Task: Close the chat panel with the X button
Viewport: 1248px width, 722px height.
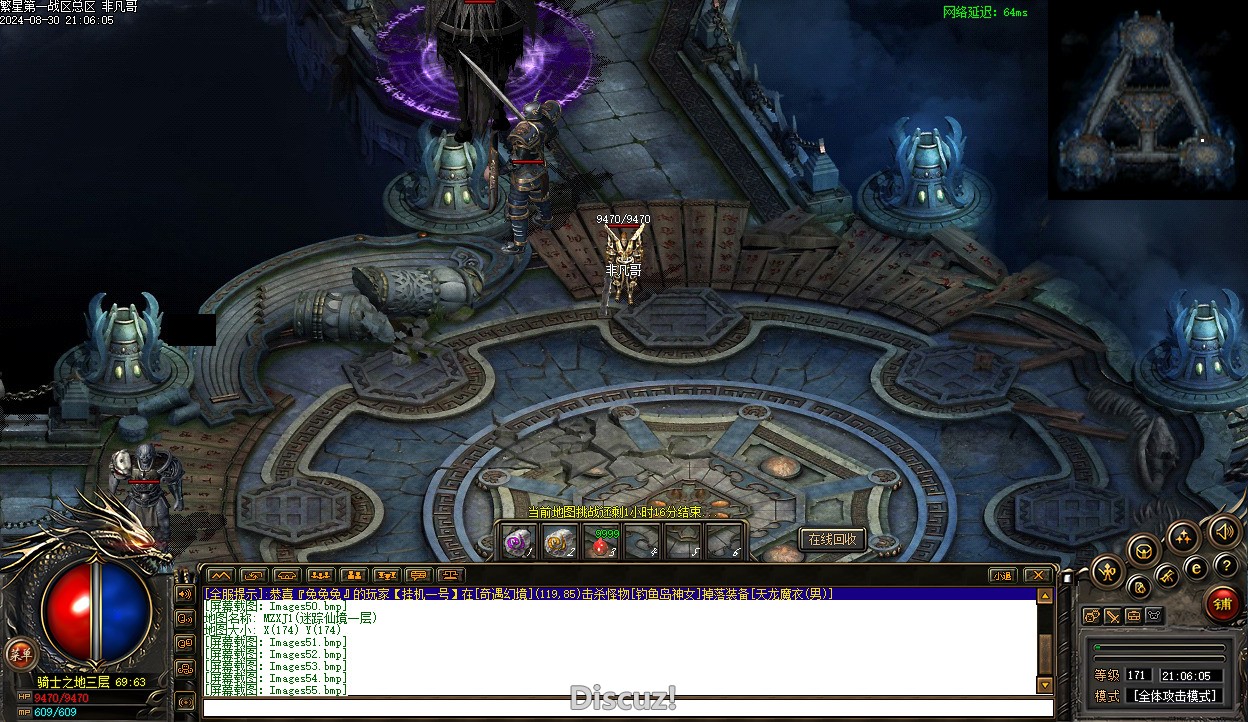Action: [1038, 575]
